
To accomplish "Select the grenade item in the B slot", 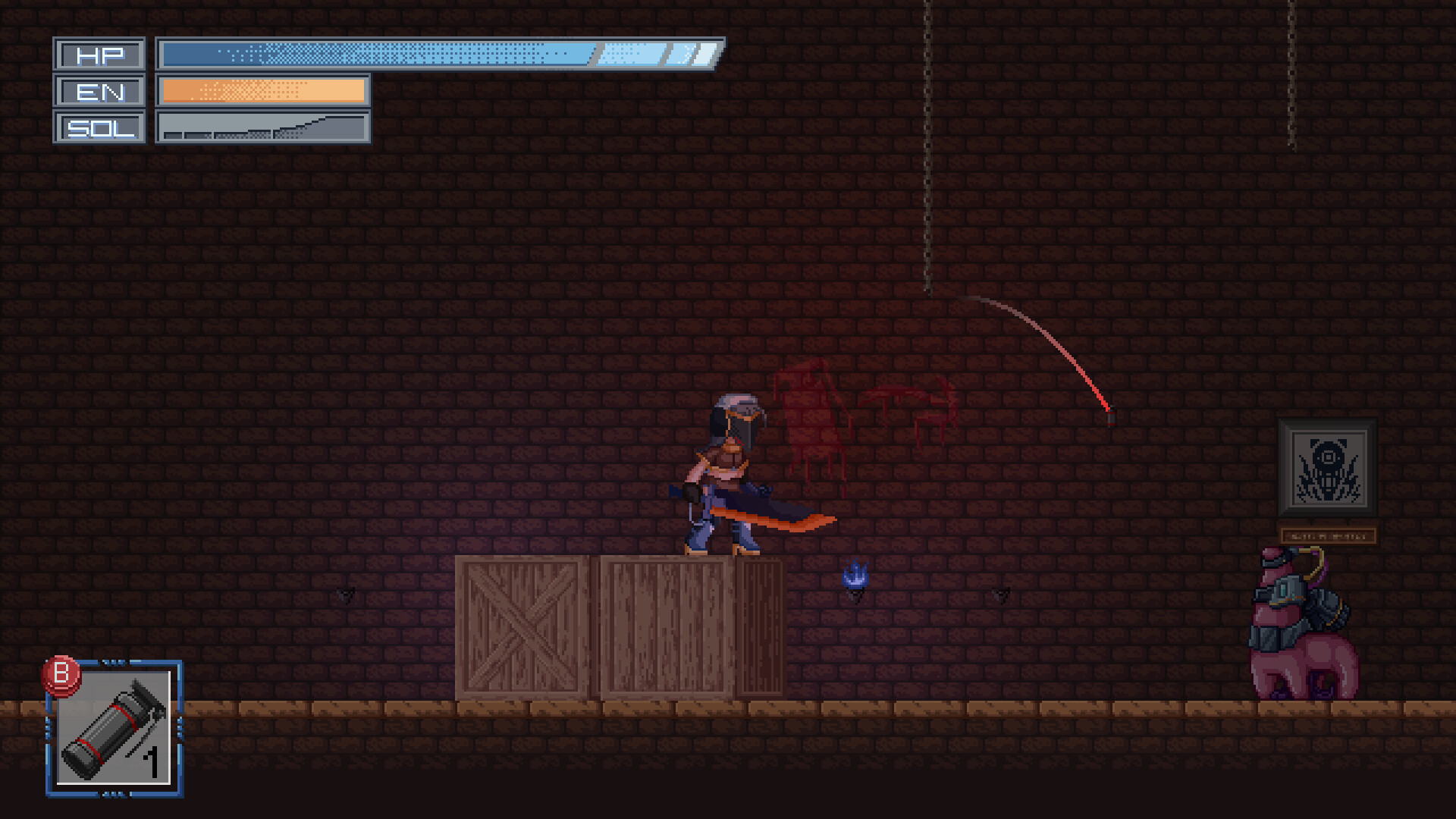I will click(115, 732).
